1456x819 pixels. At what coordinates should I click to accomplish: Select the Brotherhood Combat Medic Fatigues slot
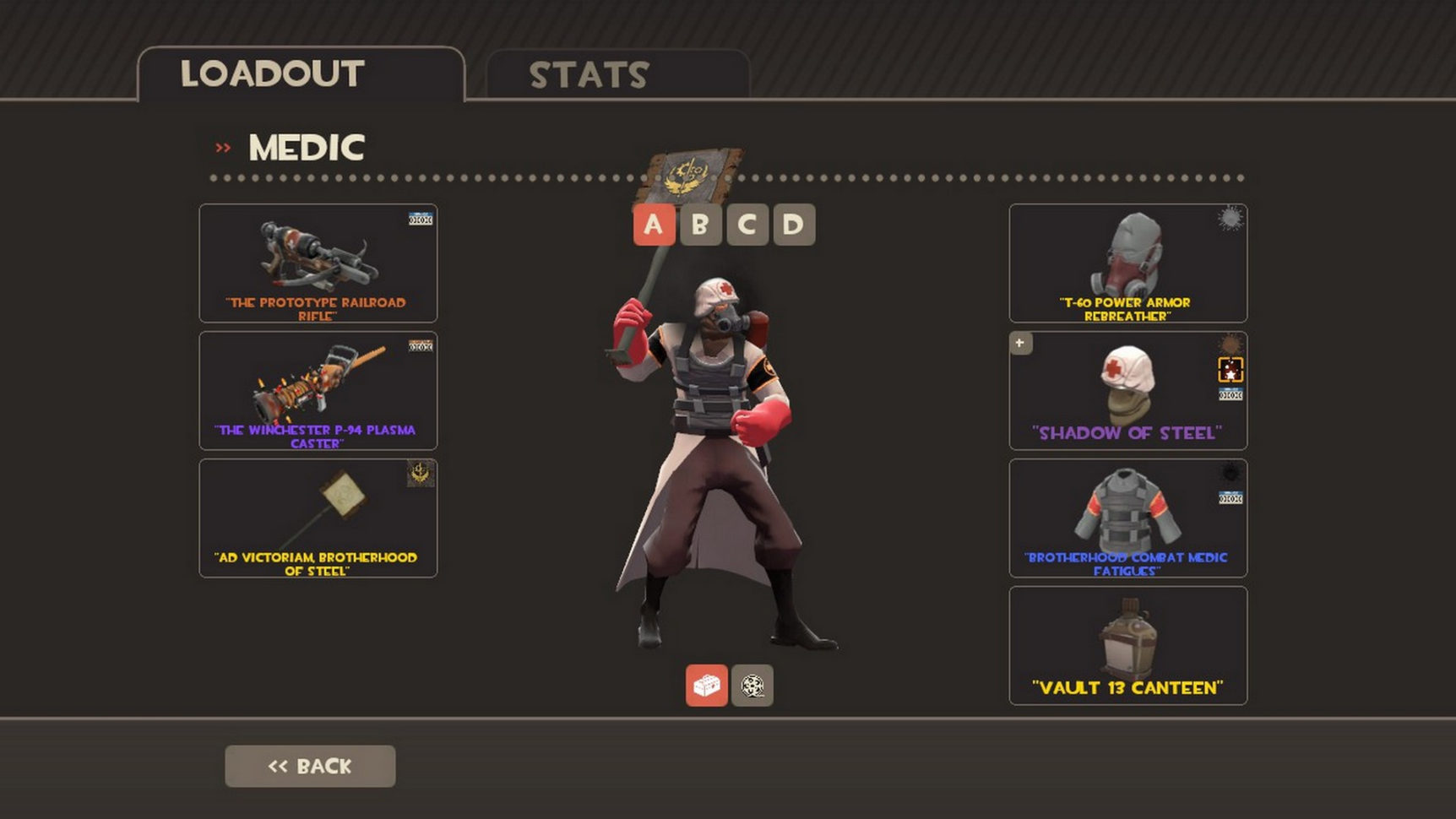coord(1127,518)
